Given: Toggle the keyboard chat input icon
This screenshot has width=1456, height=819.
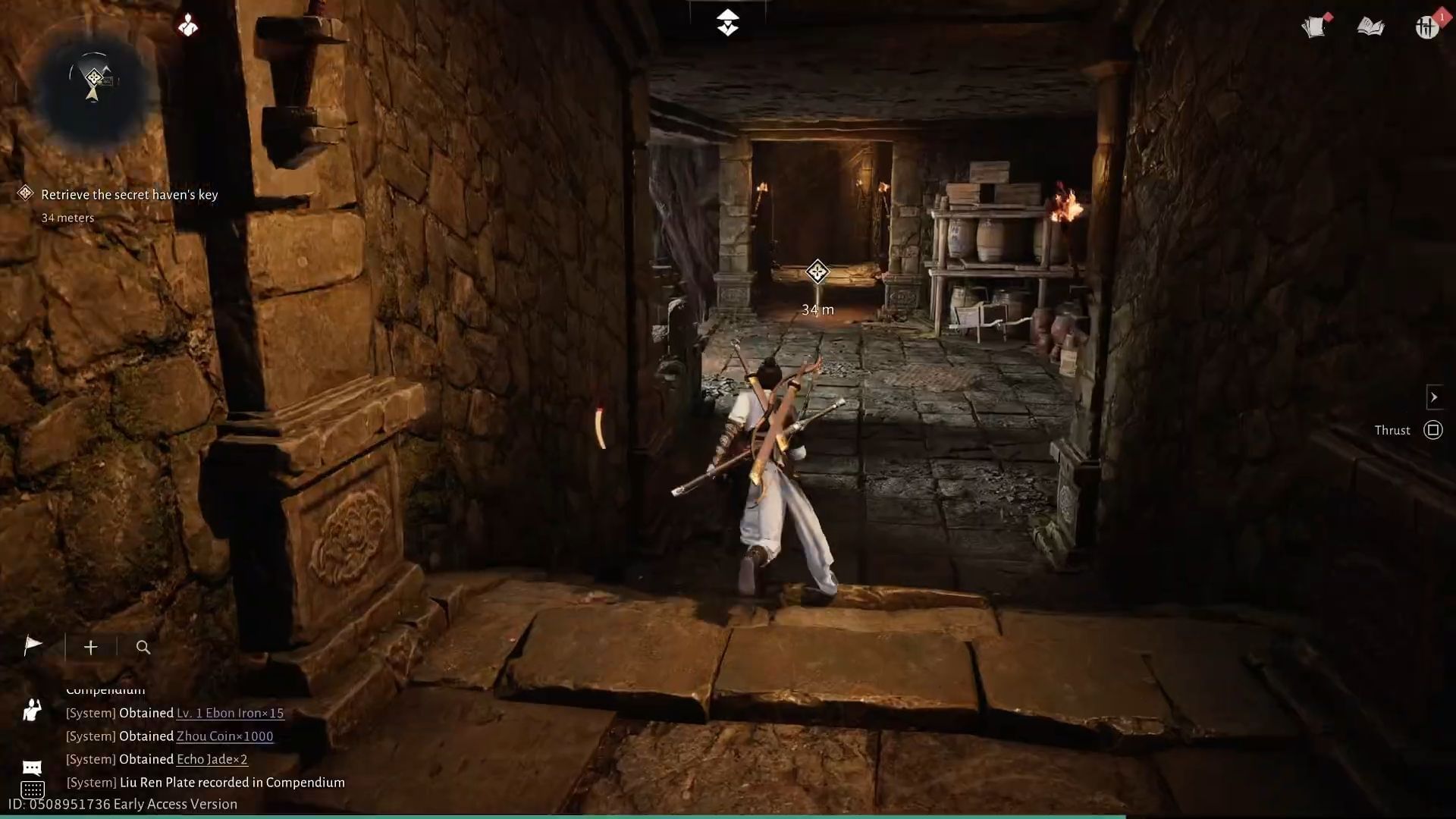Looking at the screenshot, I should [31, 792].
